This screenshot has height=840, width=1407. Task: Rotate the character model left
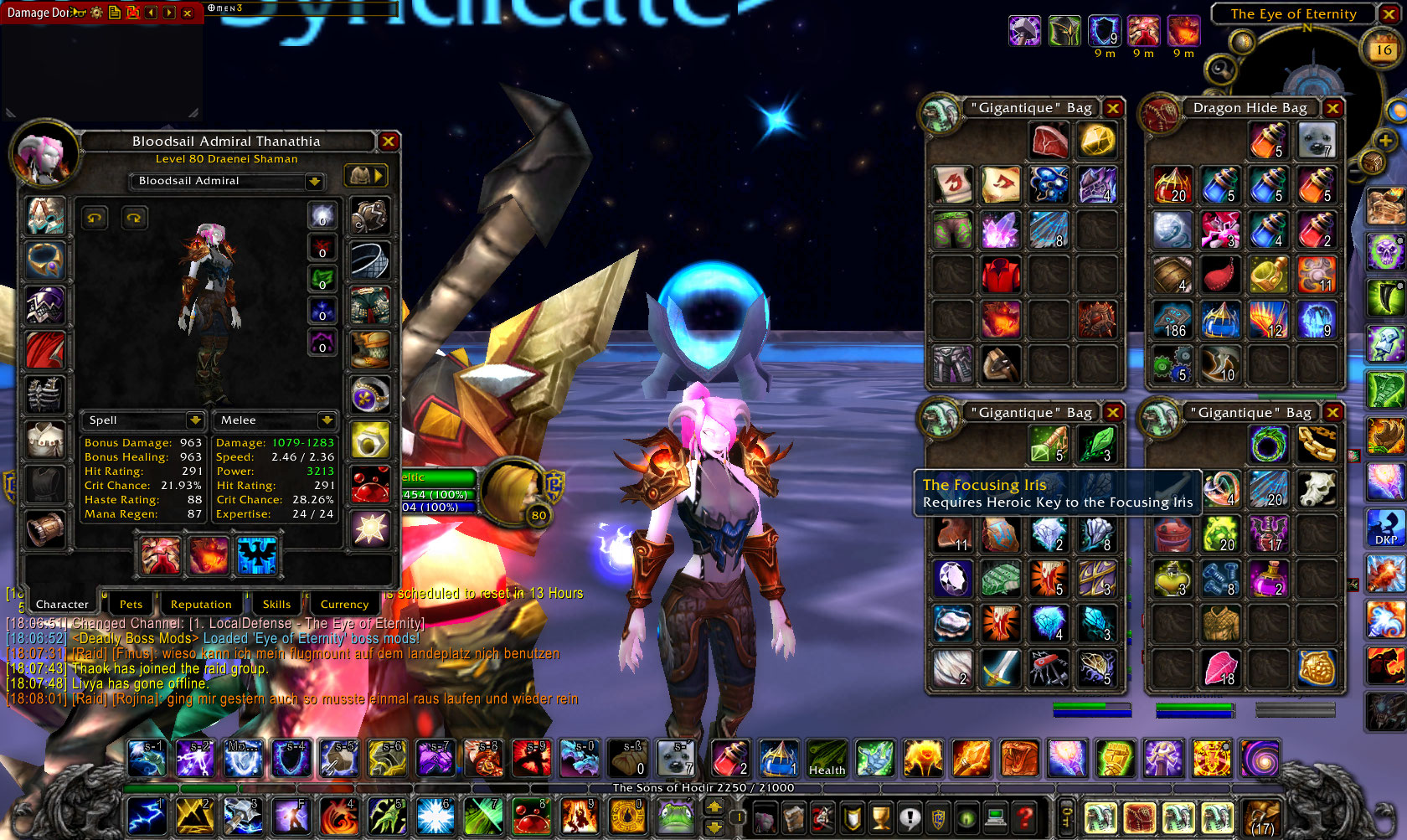[95, 219]
